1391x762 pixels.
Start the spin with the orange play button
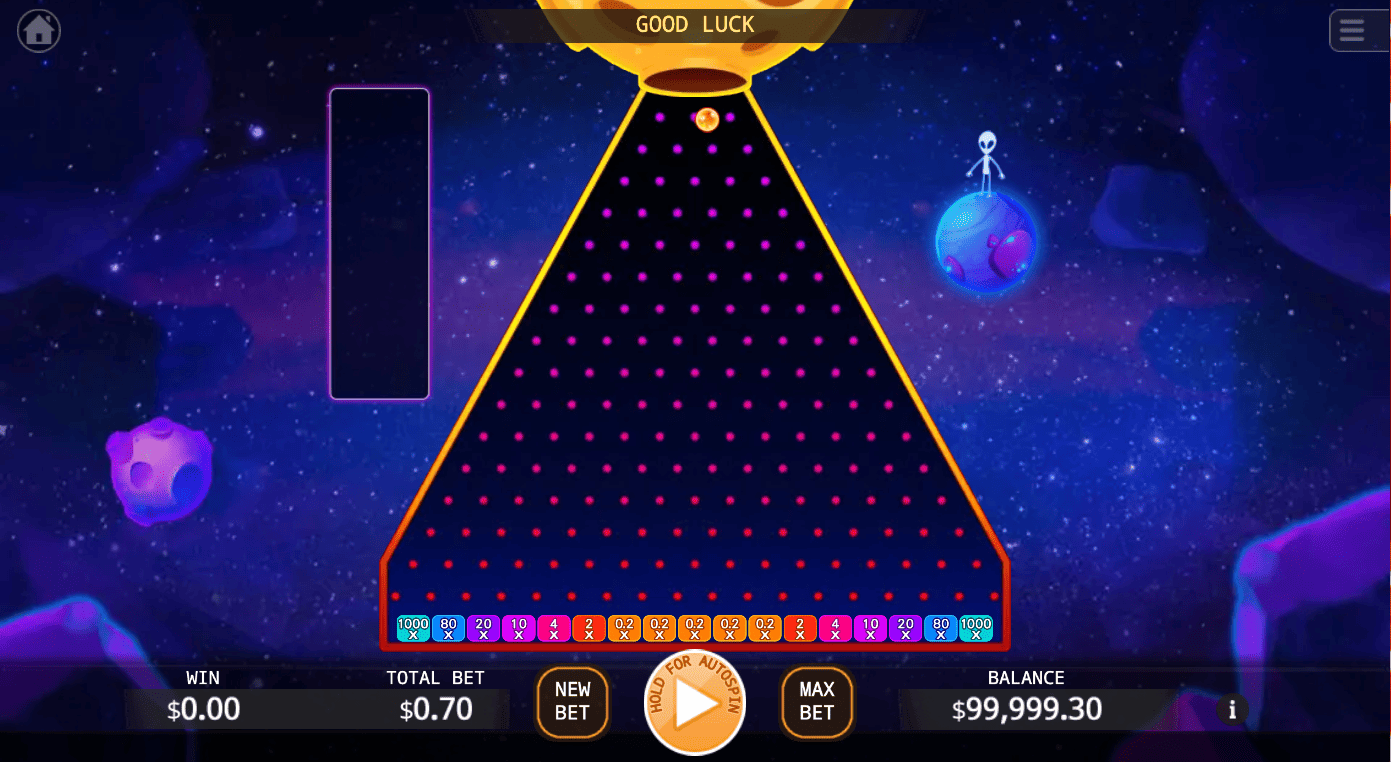click(695, 703)
